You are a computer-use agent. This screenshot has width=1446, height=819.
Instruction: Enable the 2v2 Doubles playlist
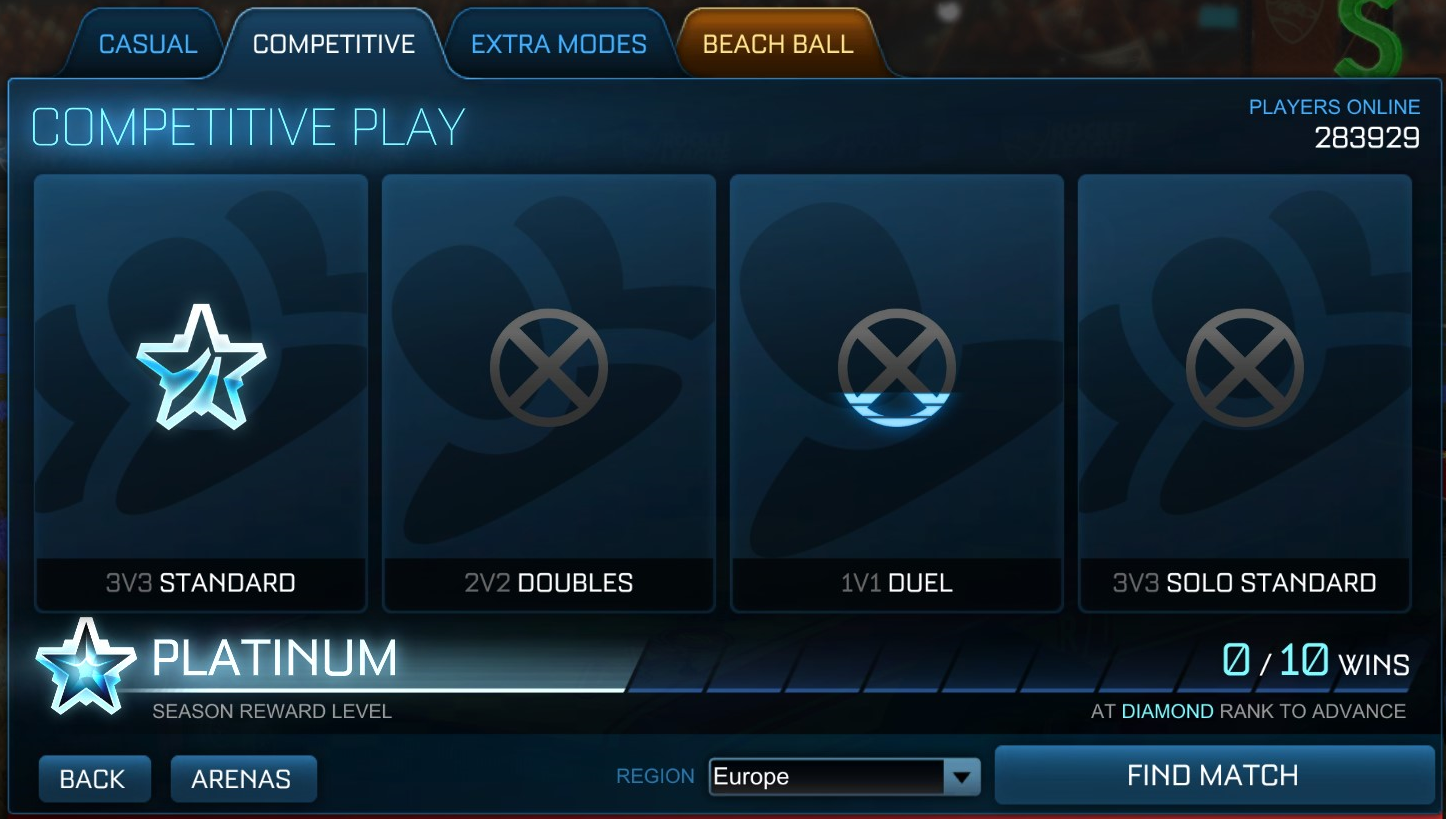548,390
